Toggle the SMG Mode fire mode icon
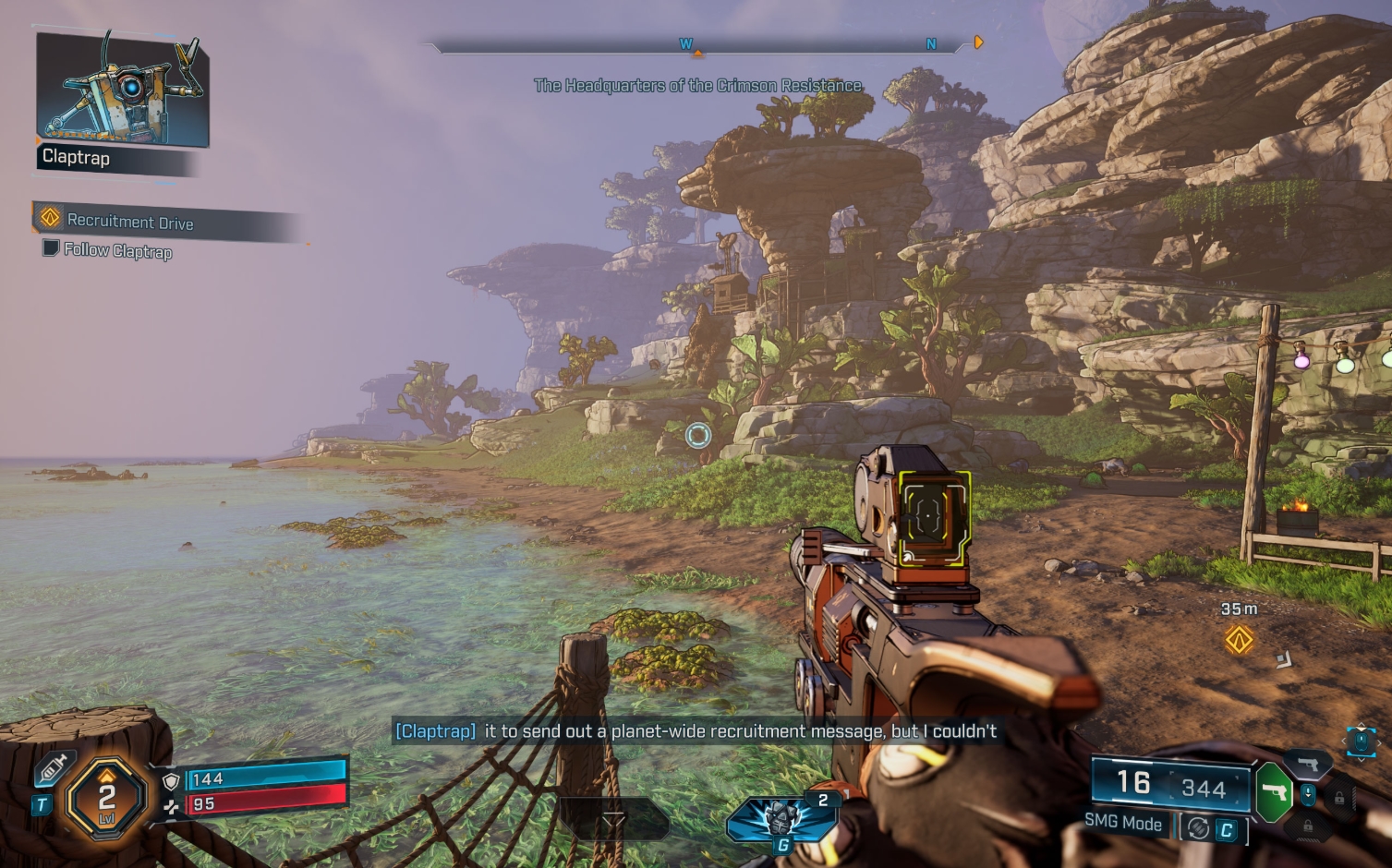Screen dimensions: 1392x868 (x=1198, y=828)
